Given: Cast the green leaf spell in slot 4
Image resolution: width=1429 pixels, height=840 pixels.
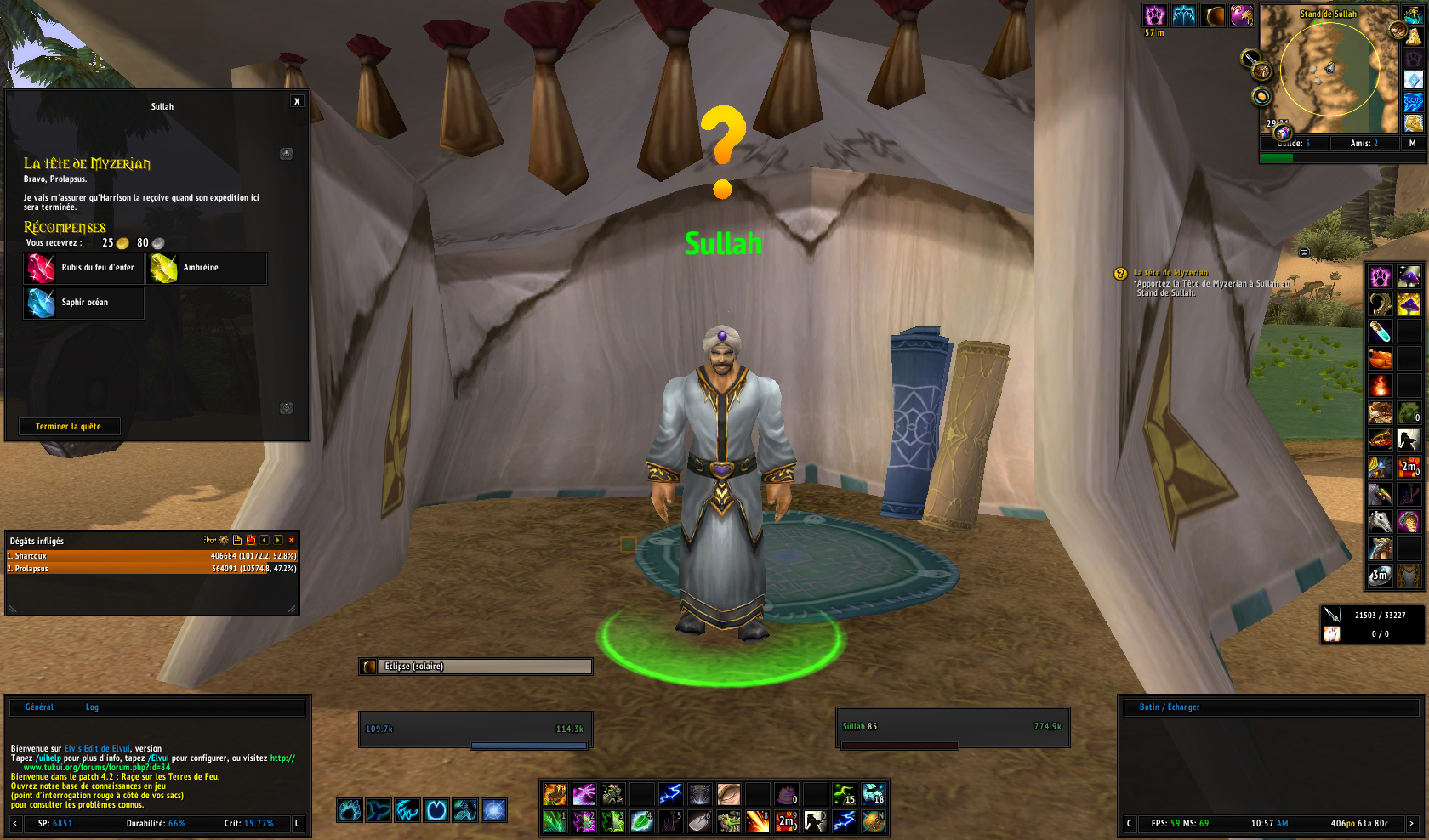Looking at the screenshot, I should coord(641,821).
